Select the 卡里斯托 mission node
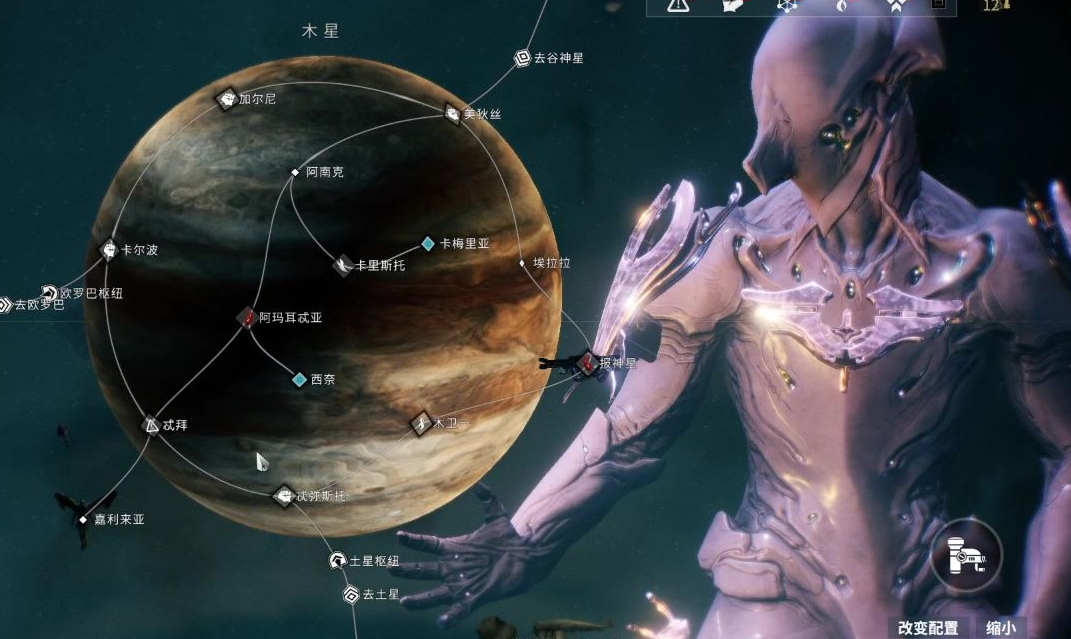This screenshot has width=1071, height=639. pyautogui.click(x=342, y=265)
